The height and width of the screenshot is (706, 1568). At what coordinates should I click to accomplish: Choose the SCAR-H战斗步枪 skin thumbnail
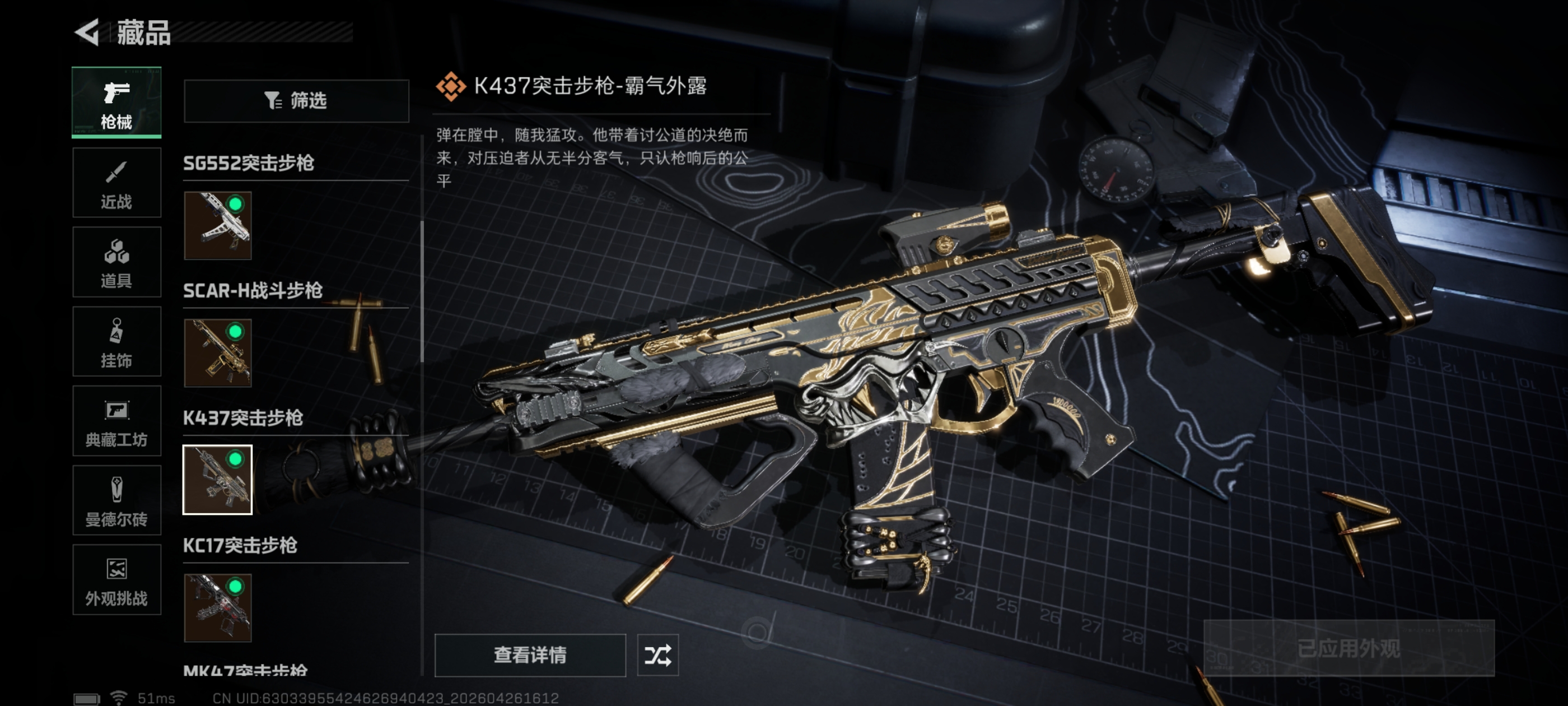218,352
